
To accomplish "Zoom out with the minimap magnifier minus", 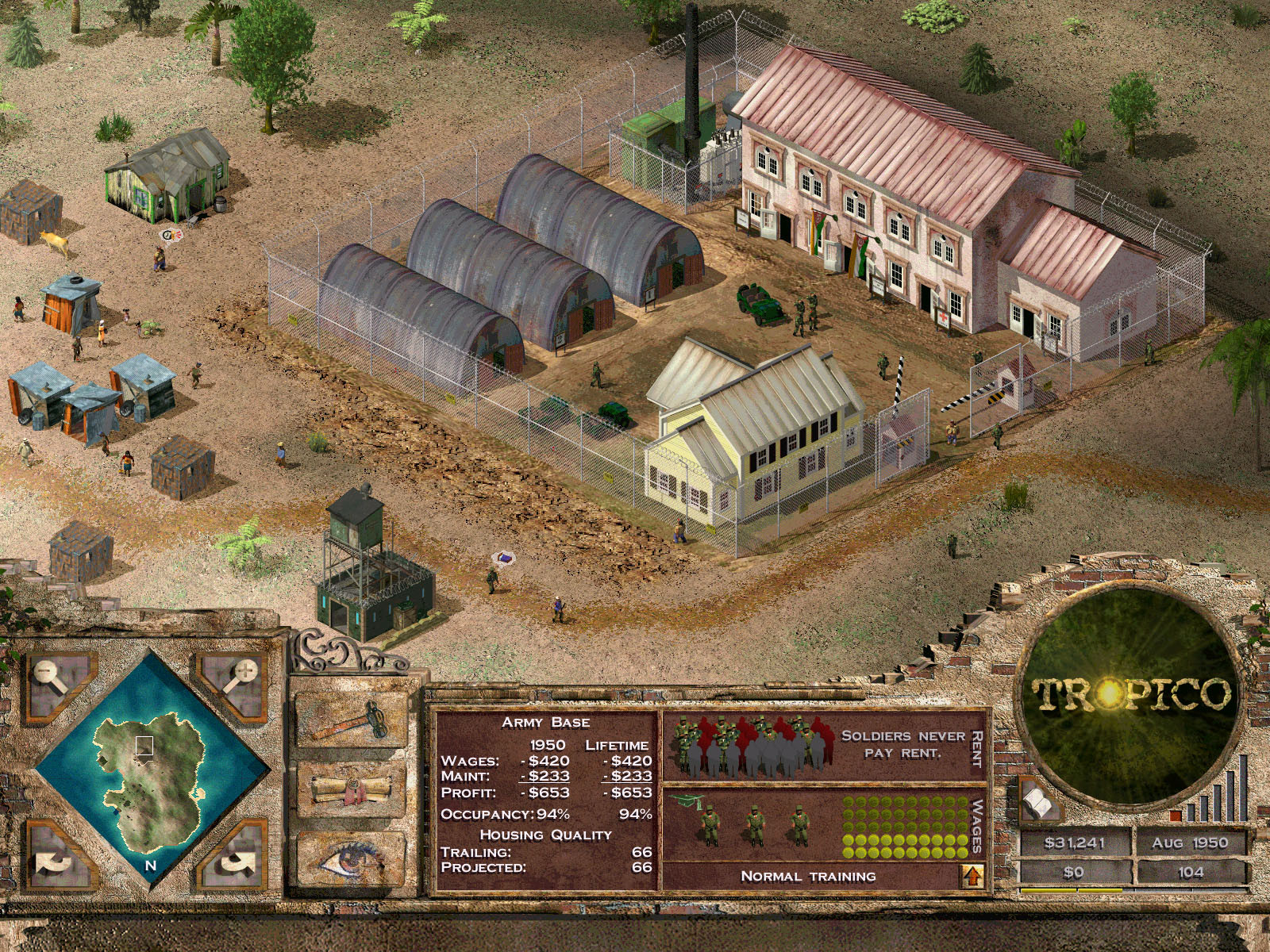I will 49,674.
